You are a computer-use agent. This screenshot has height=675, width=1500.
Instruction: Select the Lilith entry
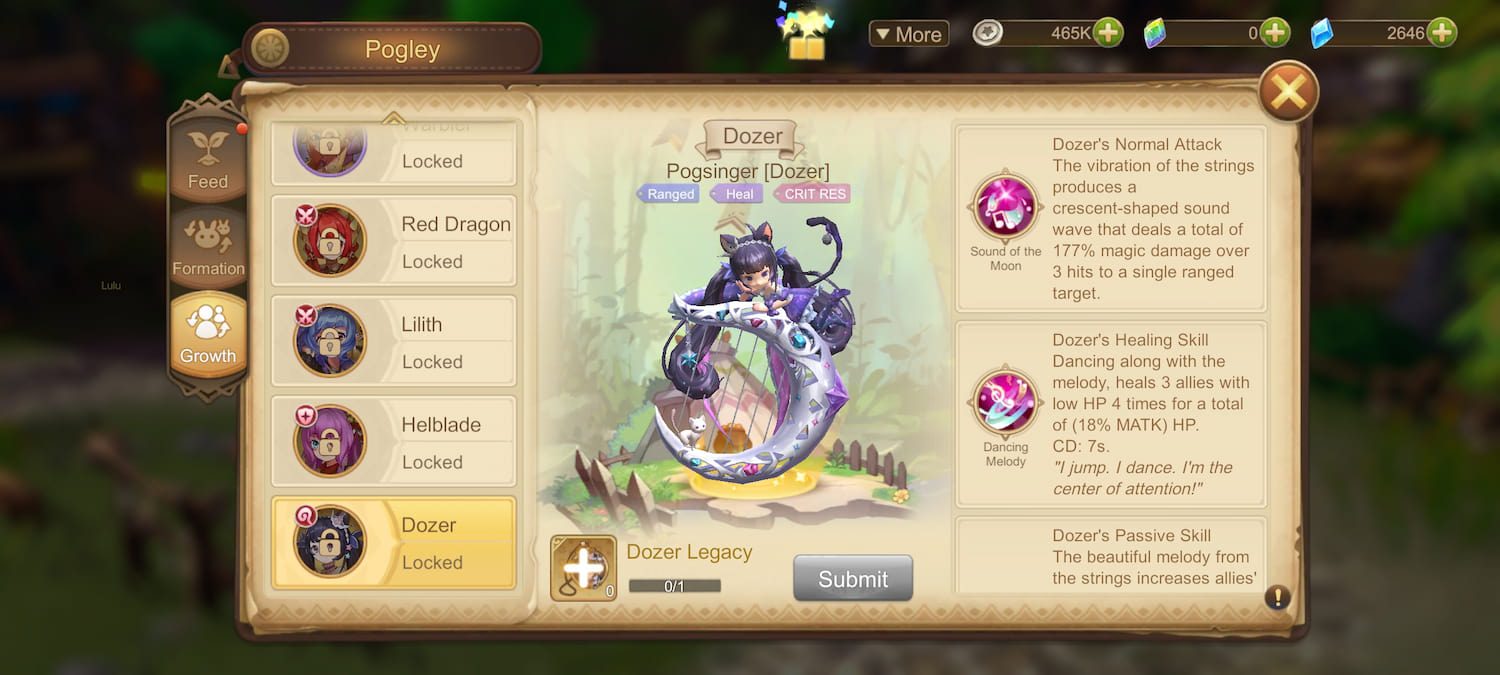(394, 342)
